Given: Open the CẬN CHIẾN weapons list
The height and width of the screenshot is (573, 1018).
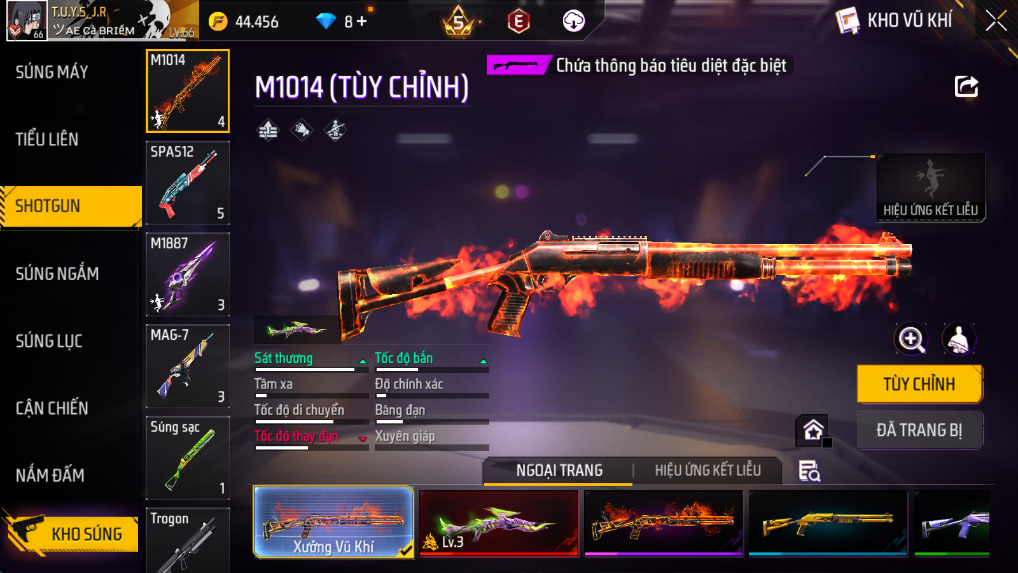Looking at the screenshot, I should (52, 408).
